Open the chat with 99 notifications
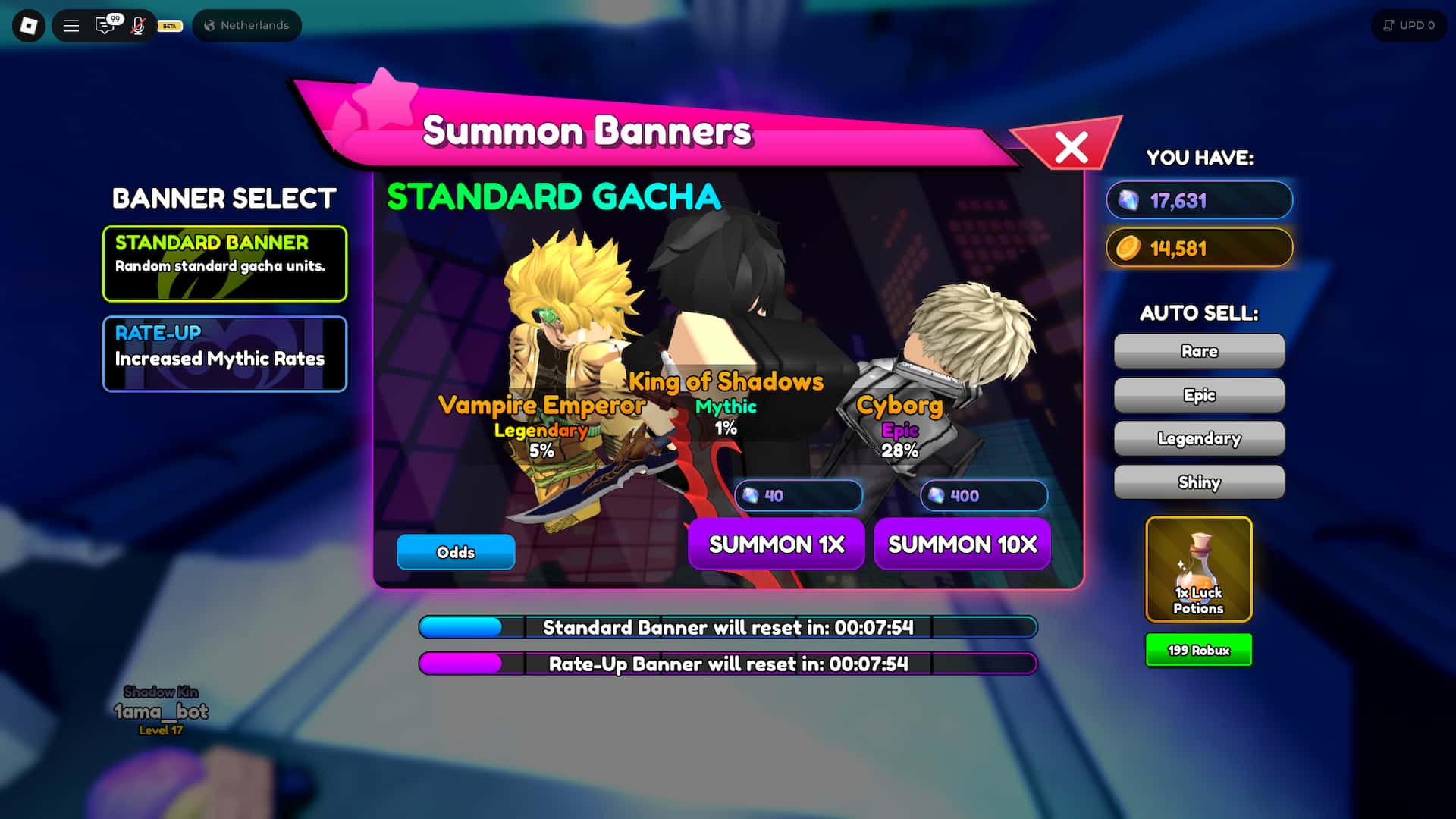This screenshot has width=1456, height=819. 105,25
